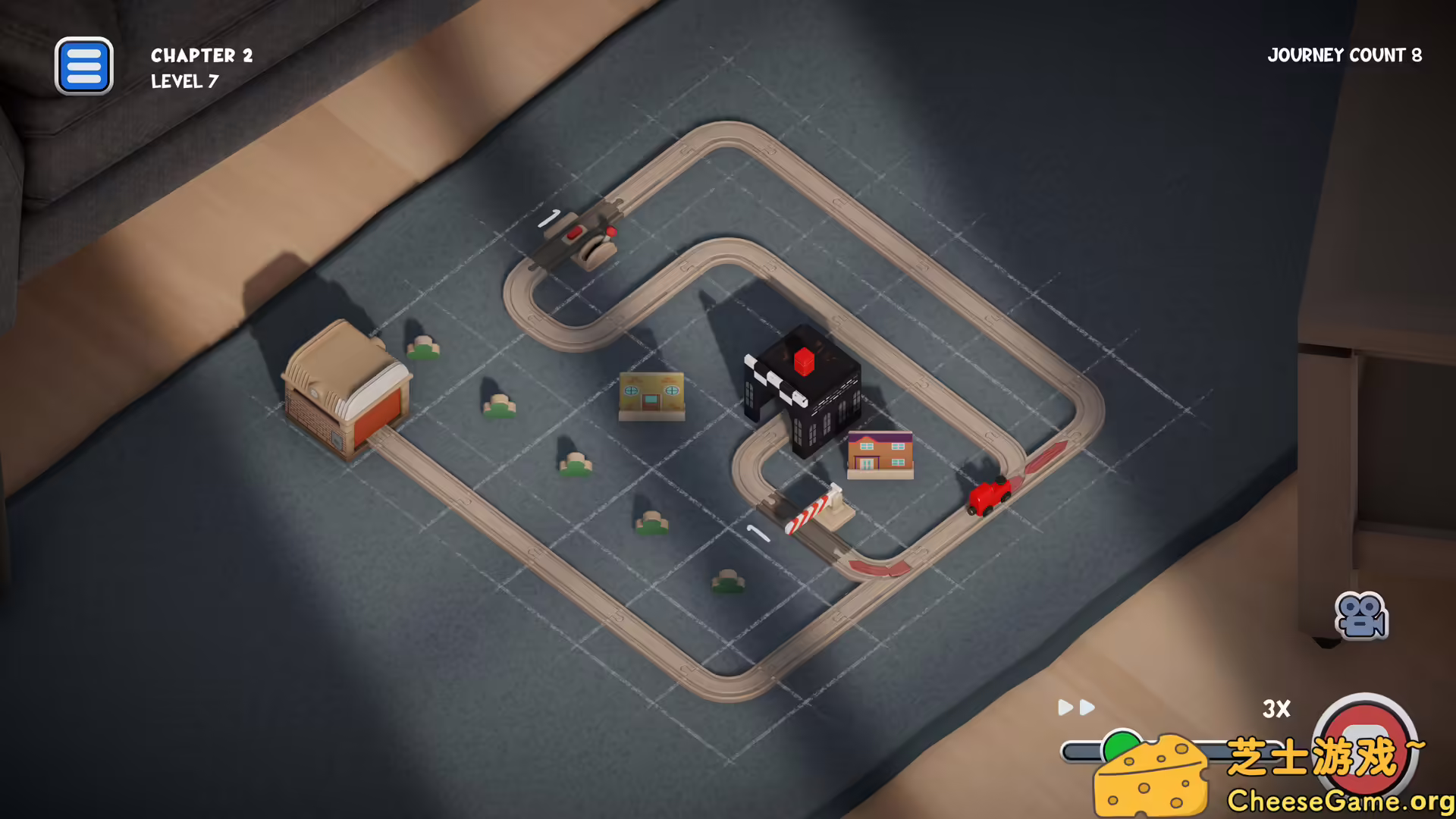Screen dimensions: 1456x819
Task: Open the pause menu in the top left
Action: click(x=83, y=66)
